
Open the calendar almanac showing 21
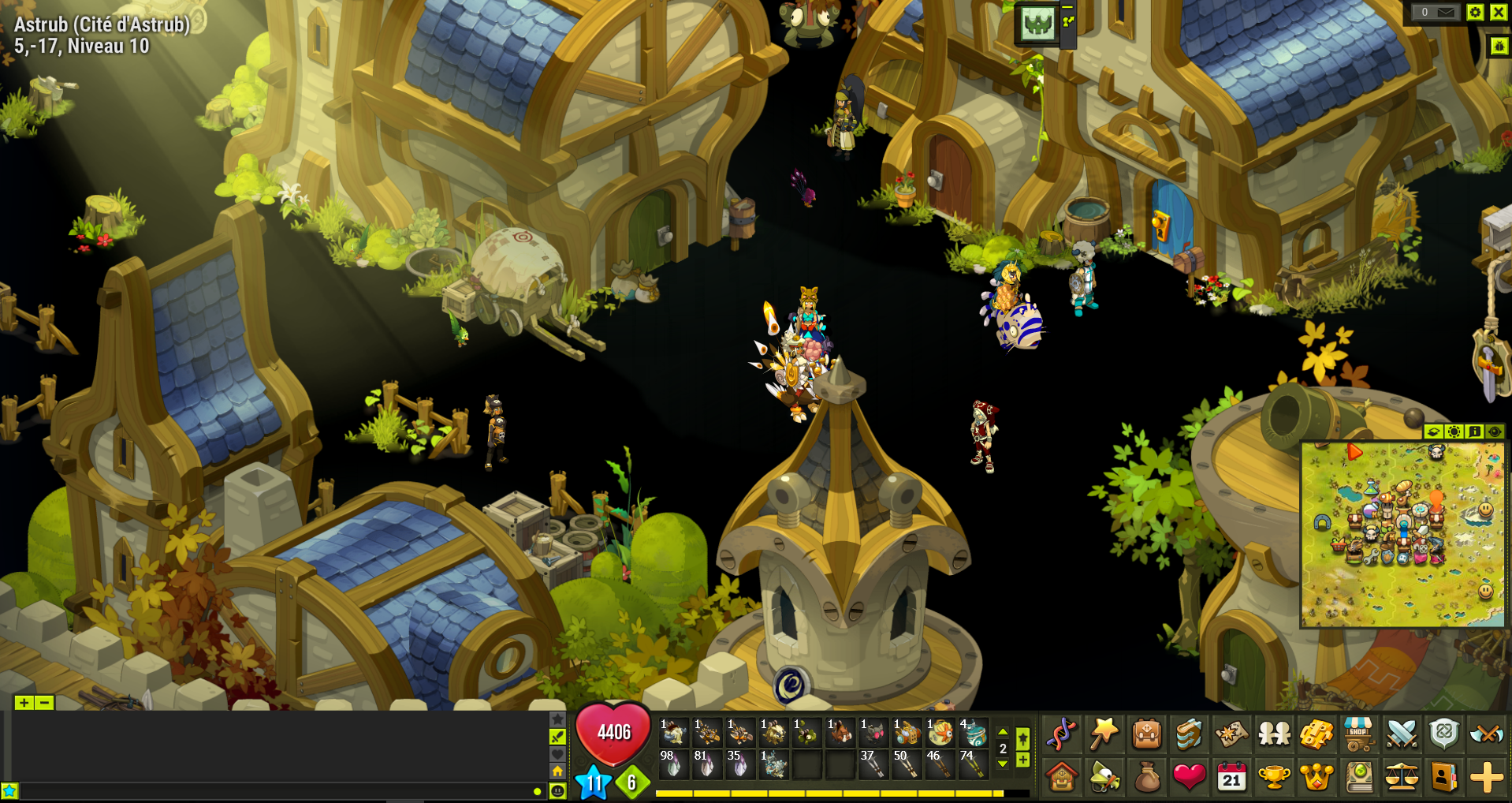pos(1231,778)
